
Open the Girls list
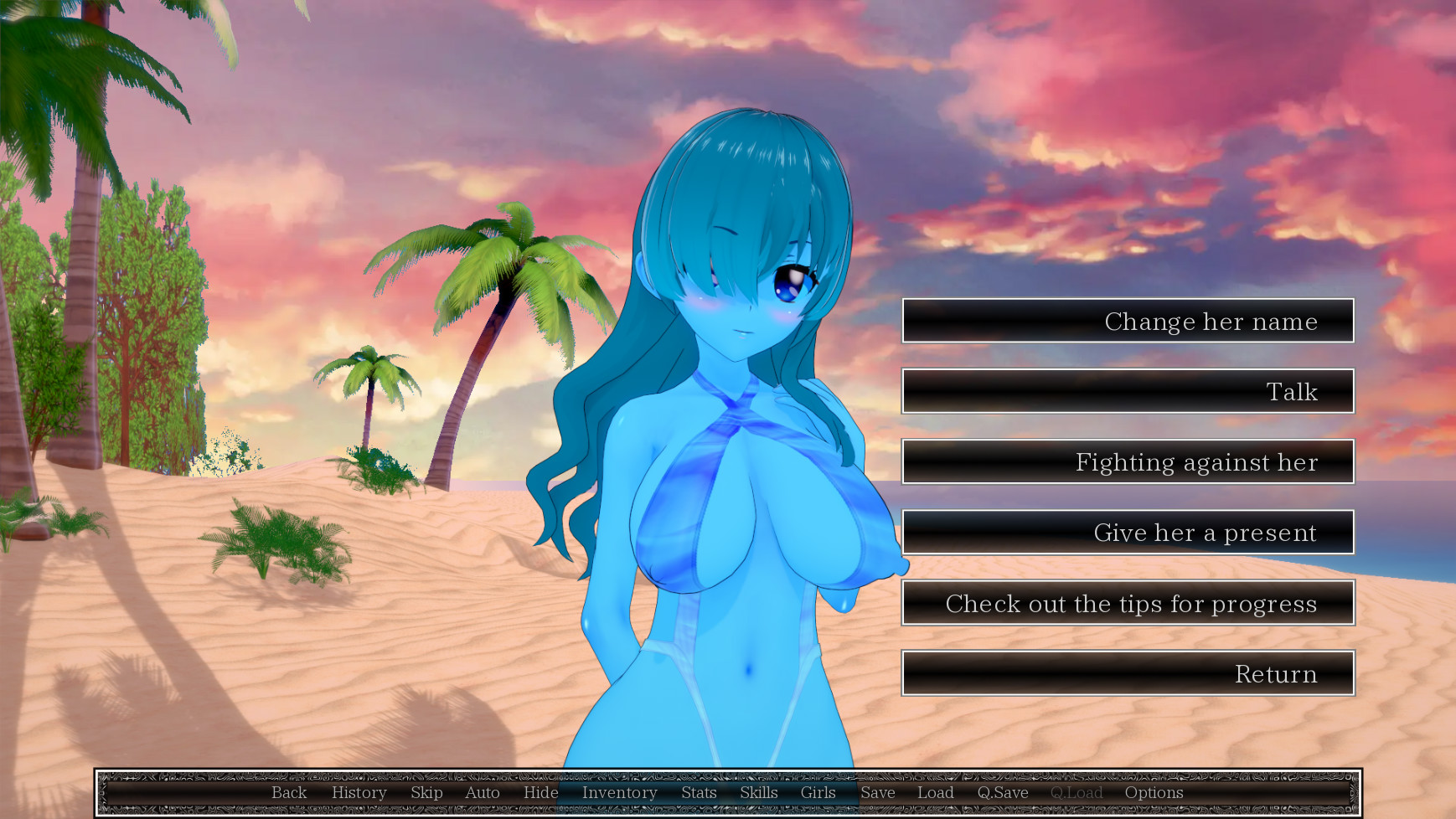[818, 793]
